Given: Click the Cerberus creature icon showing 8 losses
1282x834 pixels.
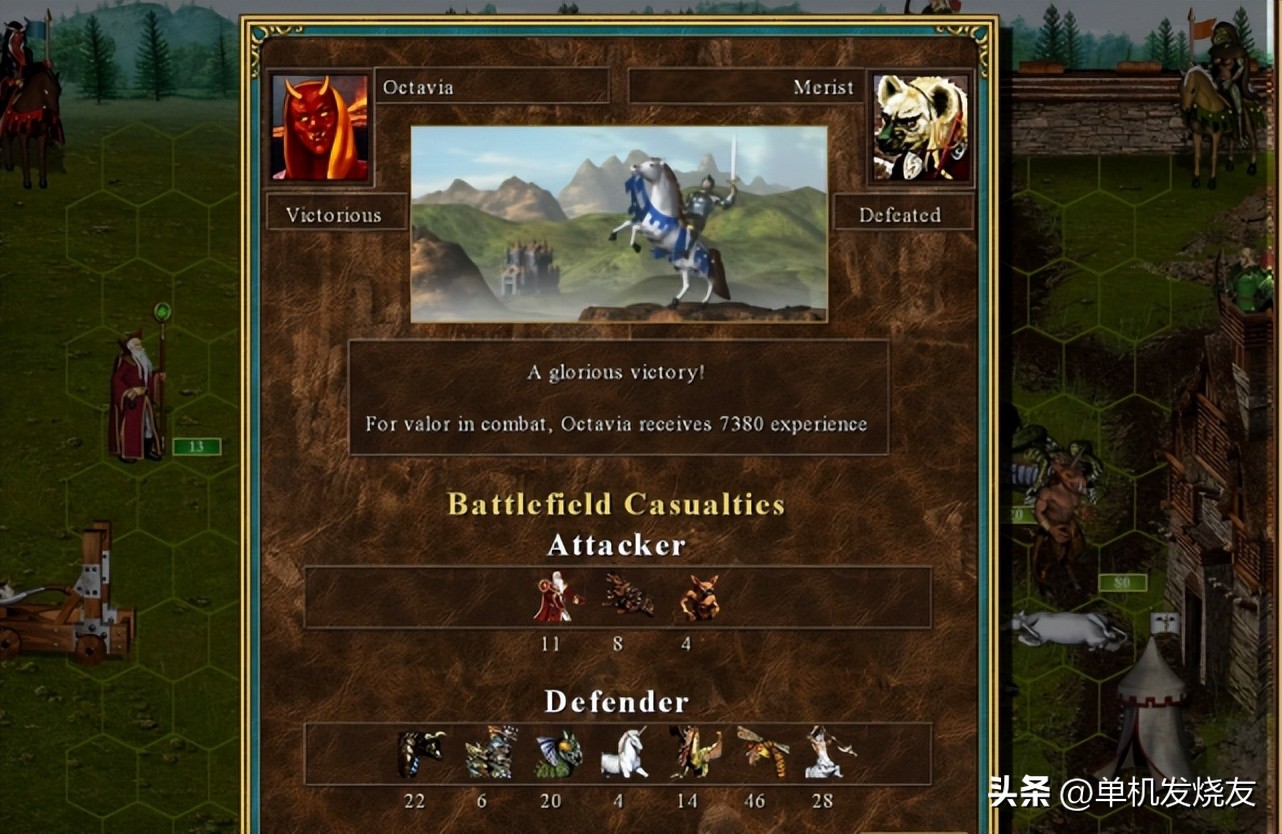Looking at the screenshot, I should [x=618, y=598].
